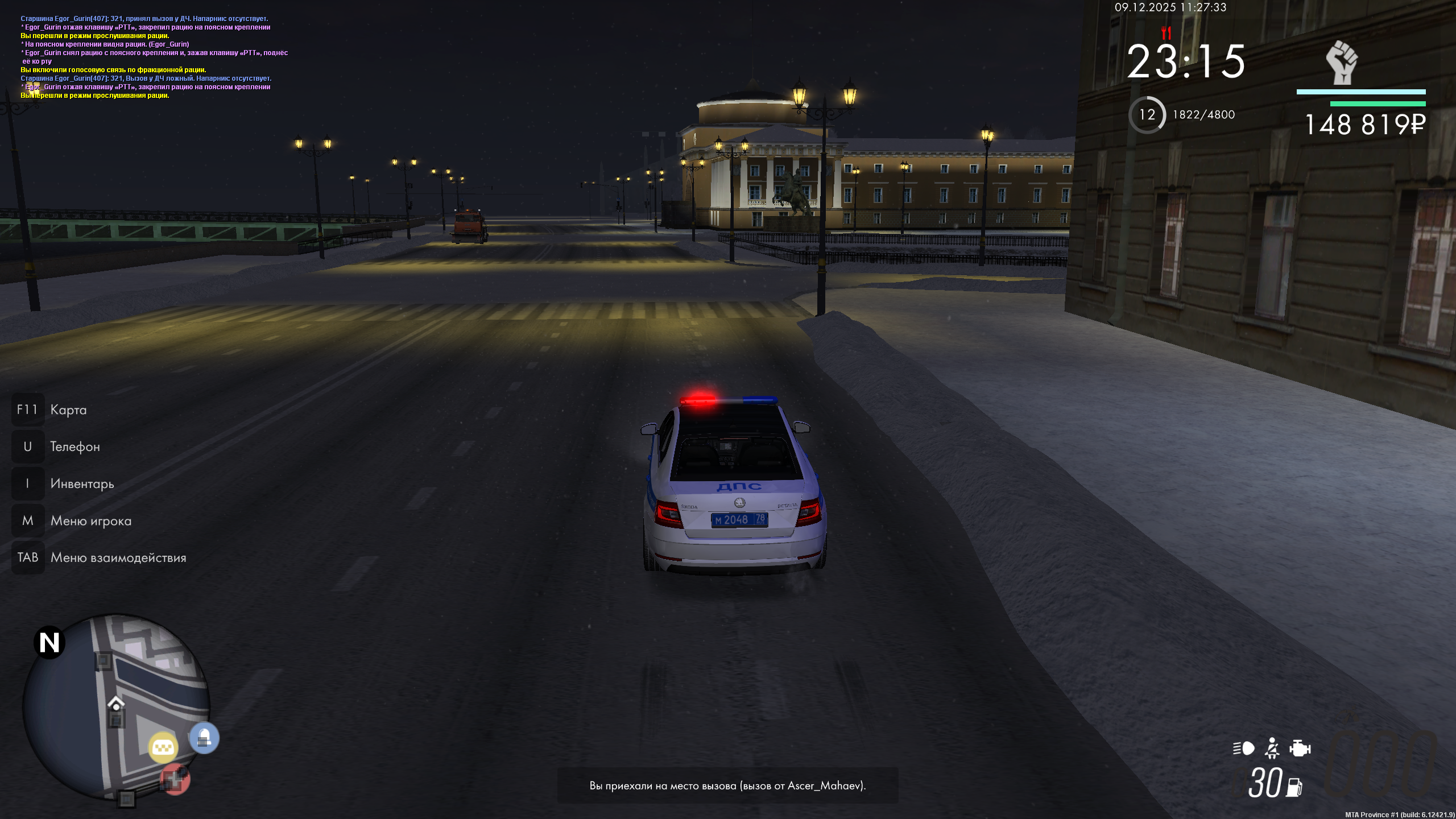Toggle the engine indicator icon
The image size is (1456, 819).
coord(1300,748)
